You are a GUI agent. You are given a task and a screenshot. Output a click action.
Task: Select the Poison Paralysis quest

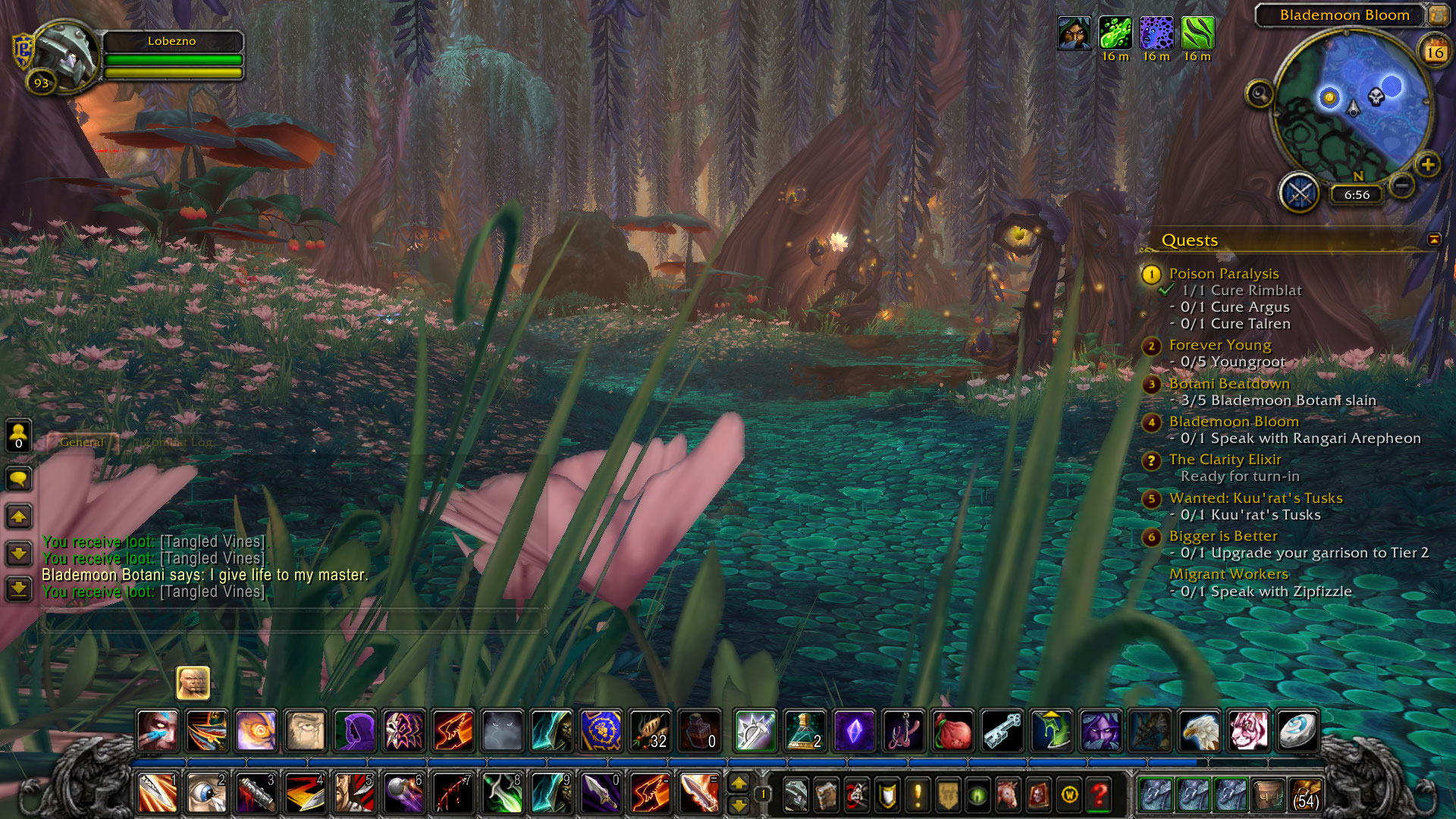1223,274
